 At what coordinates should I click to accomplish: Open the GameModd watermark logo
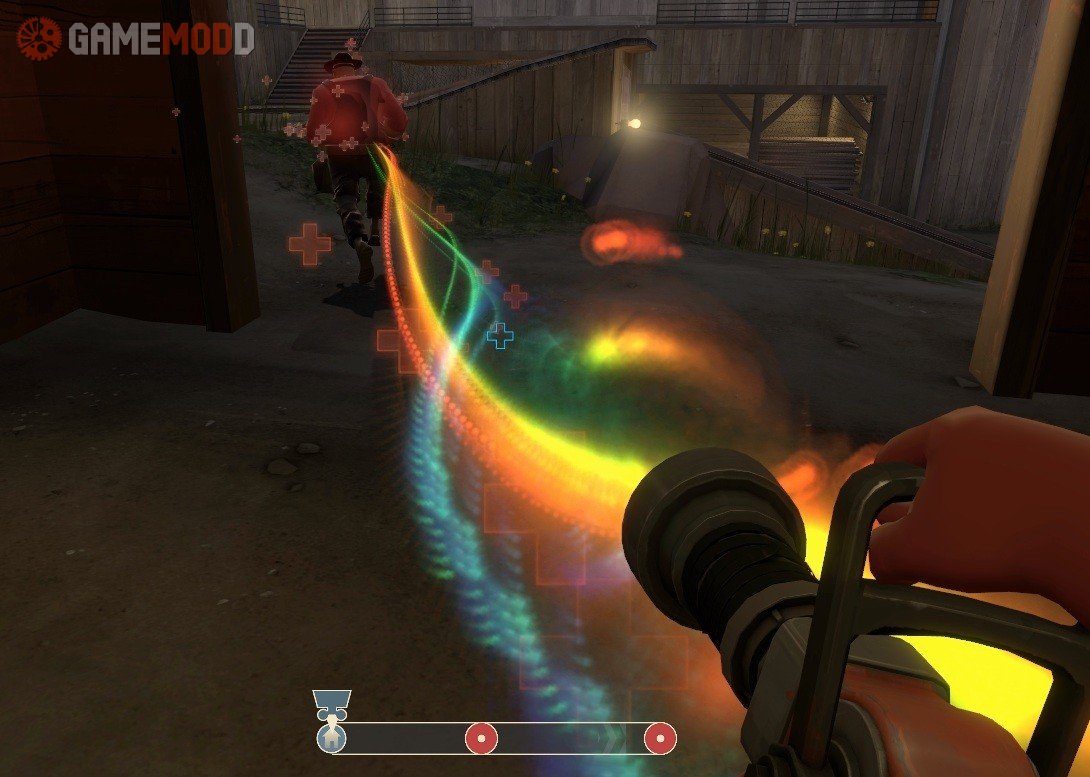point(135,38)
